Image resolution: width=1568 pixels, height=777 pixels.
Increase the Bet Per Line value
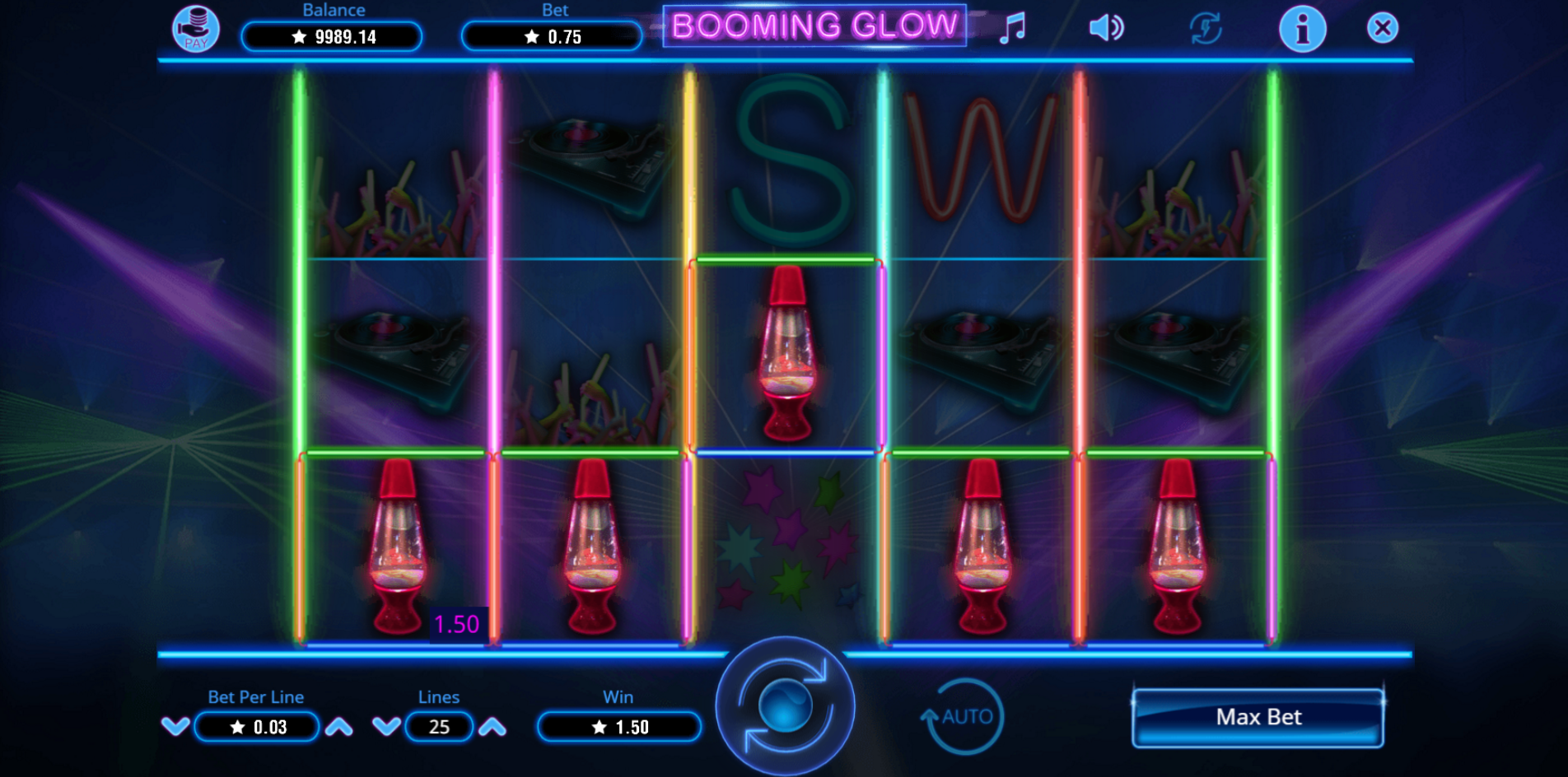pyautogui.click(x=338, y=727)
